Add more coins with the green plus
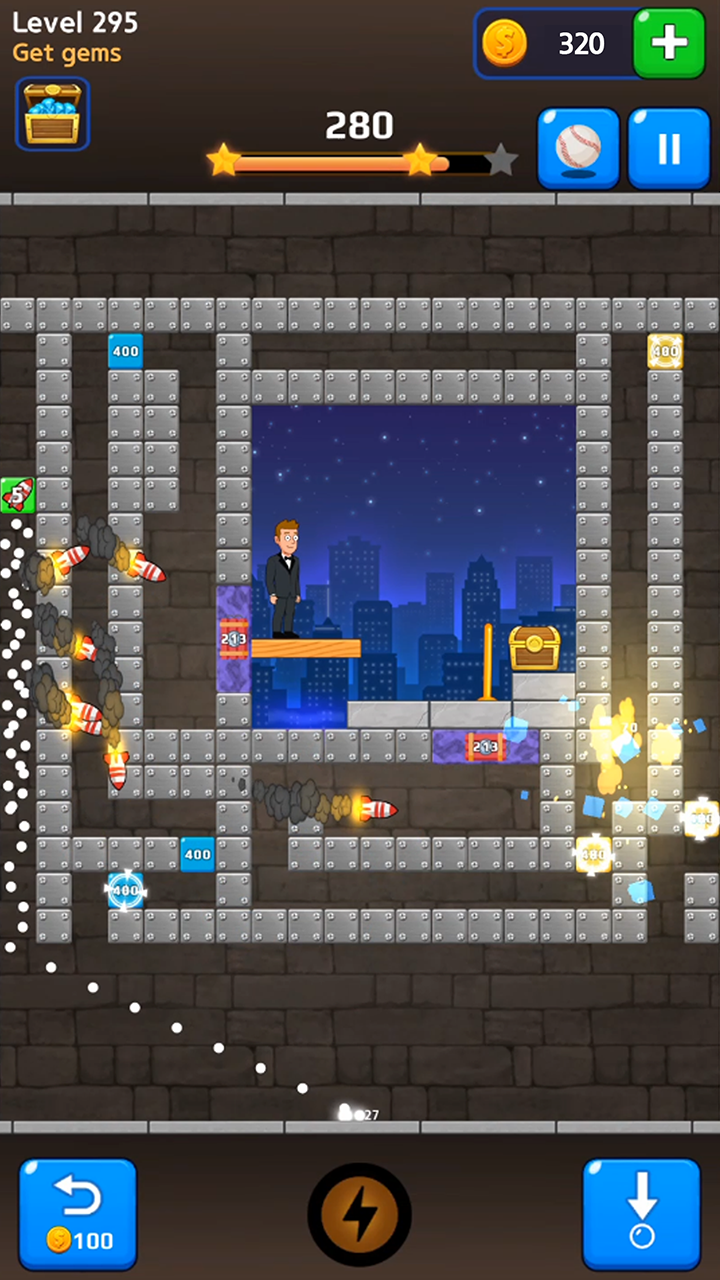720x1280 pixels. (x=669, y=43)
